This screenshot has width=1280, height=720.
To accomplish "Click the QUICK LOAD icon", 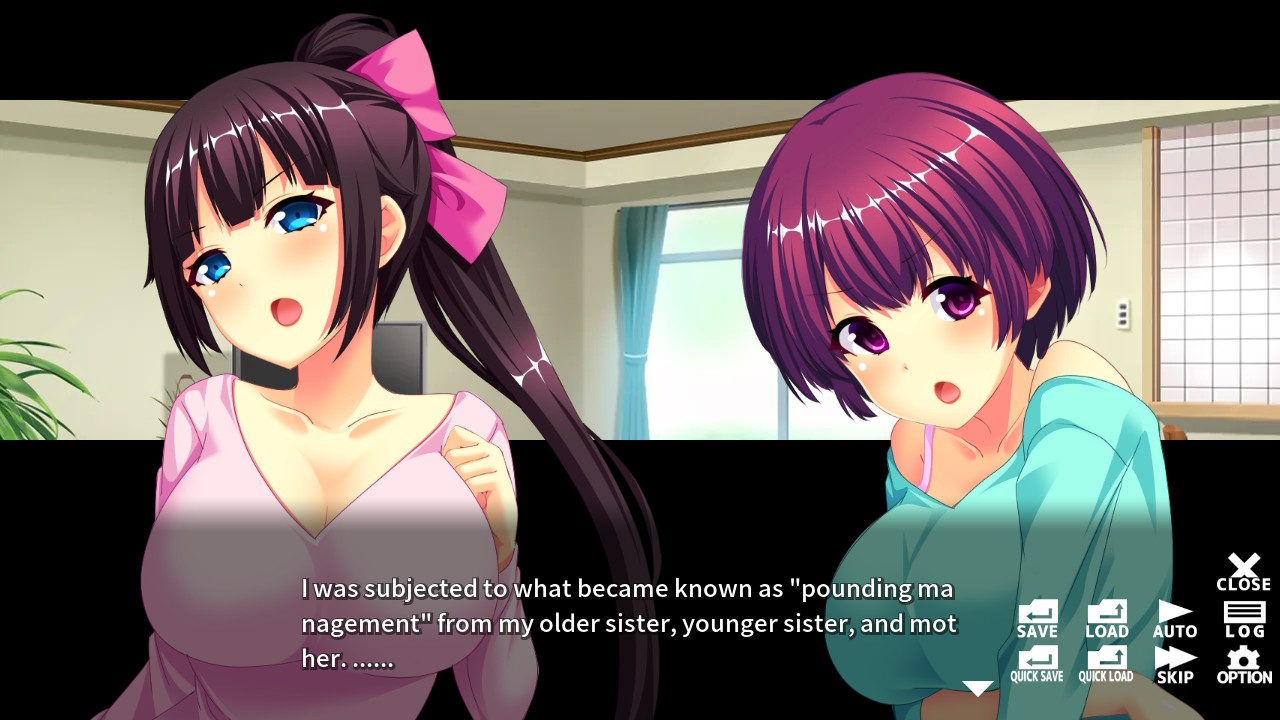I will tap(1106, 658).
